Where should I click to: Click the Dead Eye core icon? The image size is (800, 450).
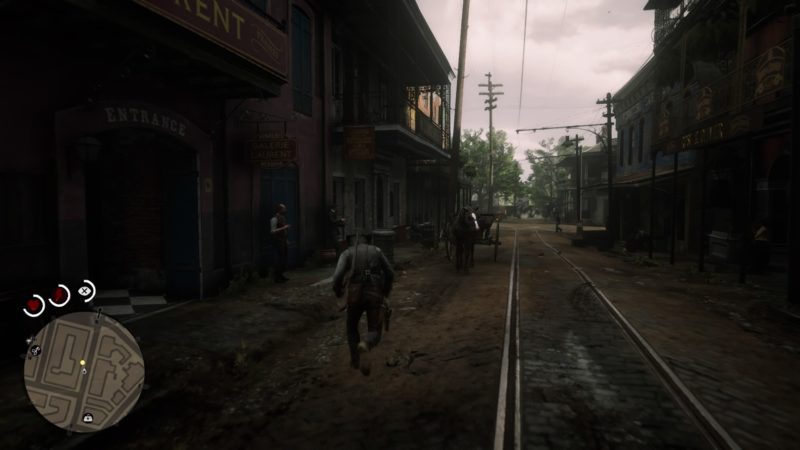86,291
